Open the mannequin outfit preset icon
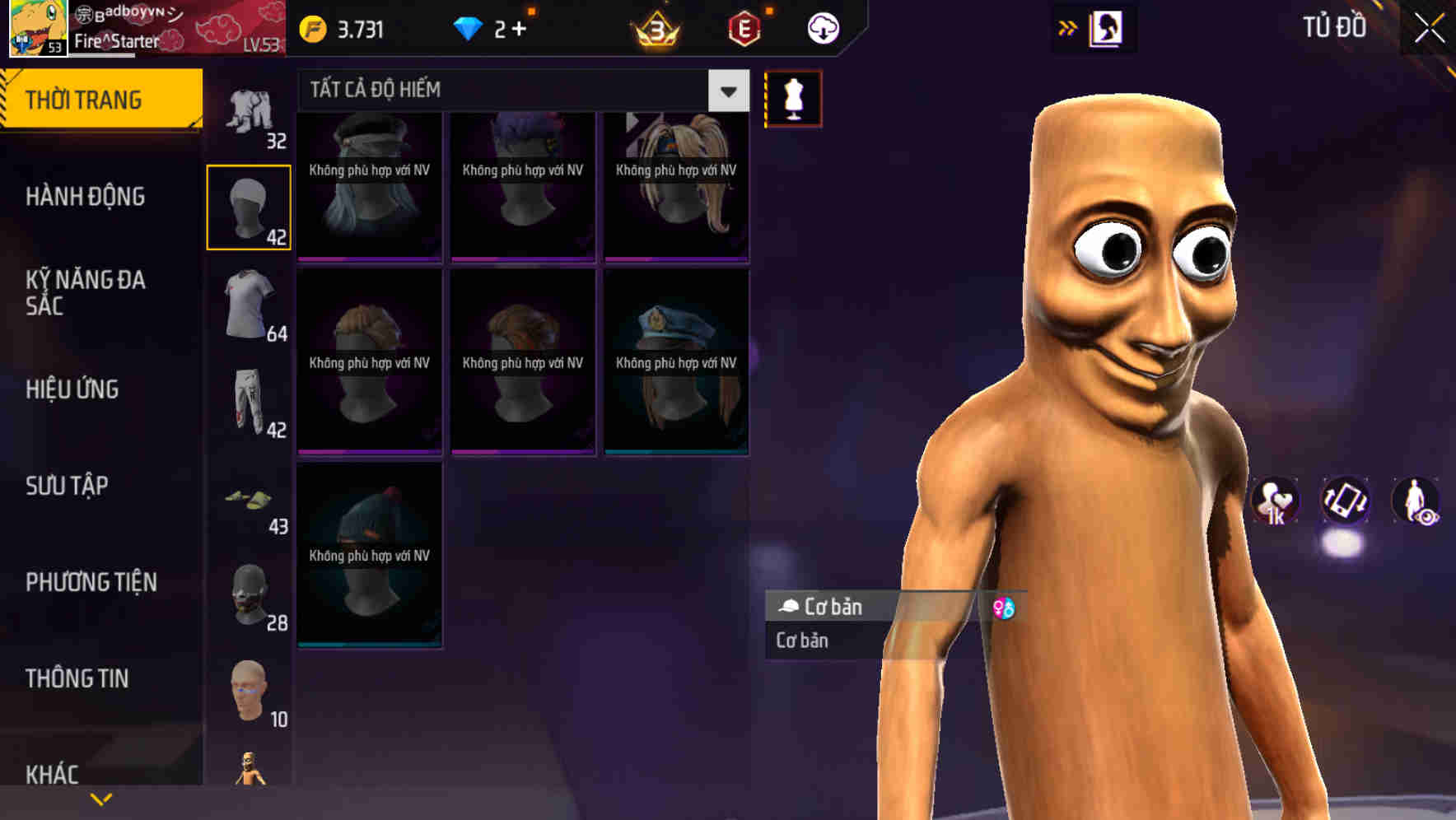This screenshot has width=1456, height=820. click(792, 98)
